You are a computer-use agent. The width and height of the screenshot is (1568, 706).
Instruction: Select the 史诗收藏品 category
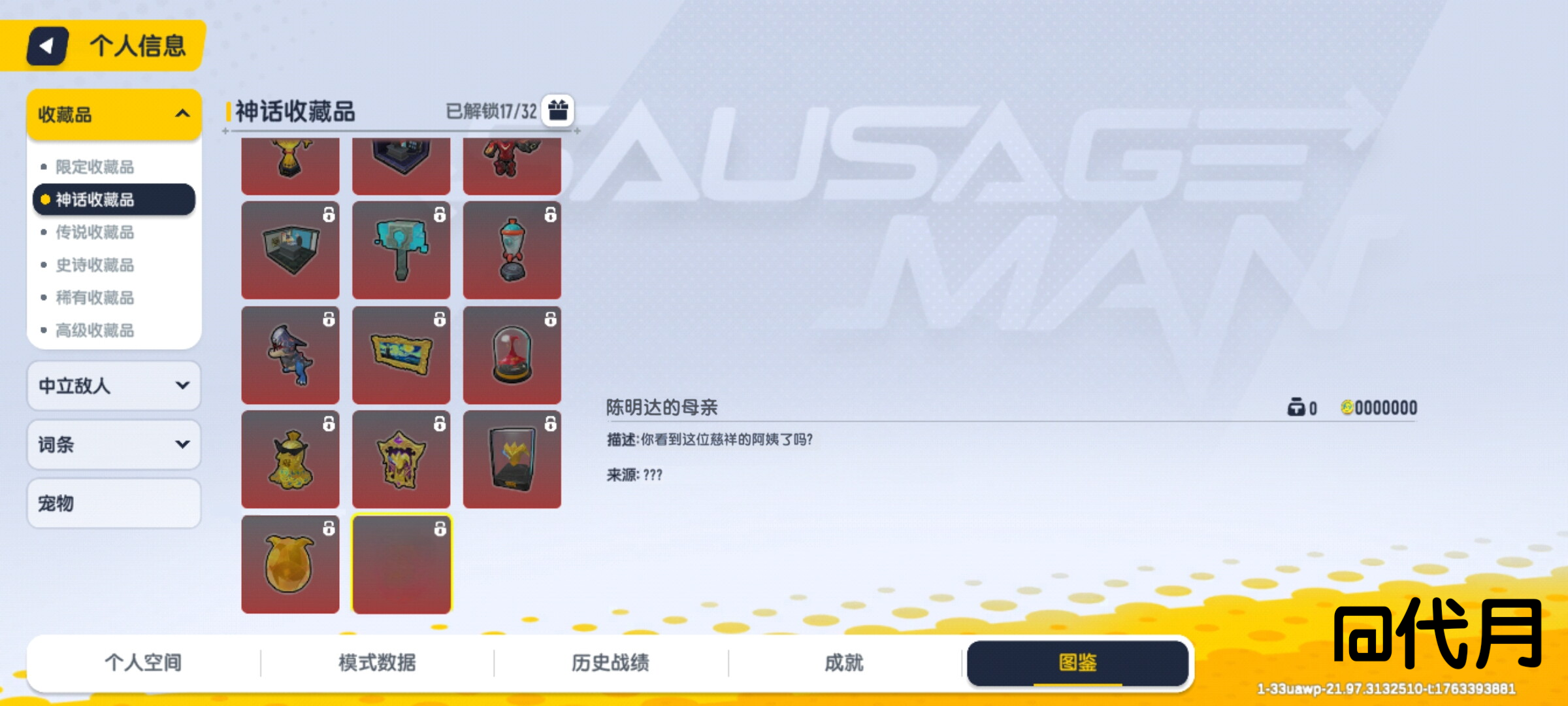click(95, 265)
